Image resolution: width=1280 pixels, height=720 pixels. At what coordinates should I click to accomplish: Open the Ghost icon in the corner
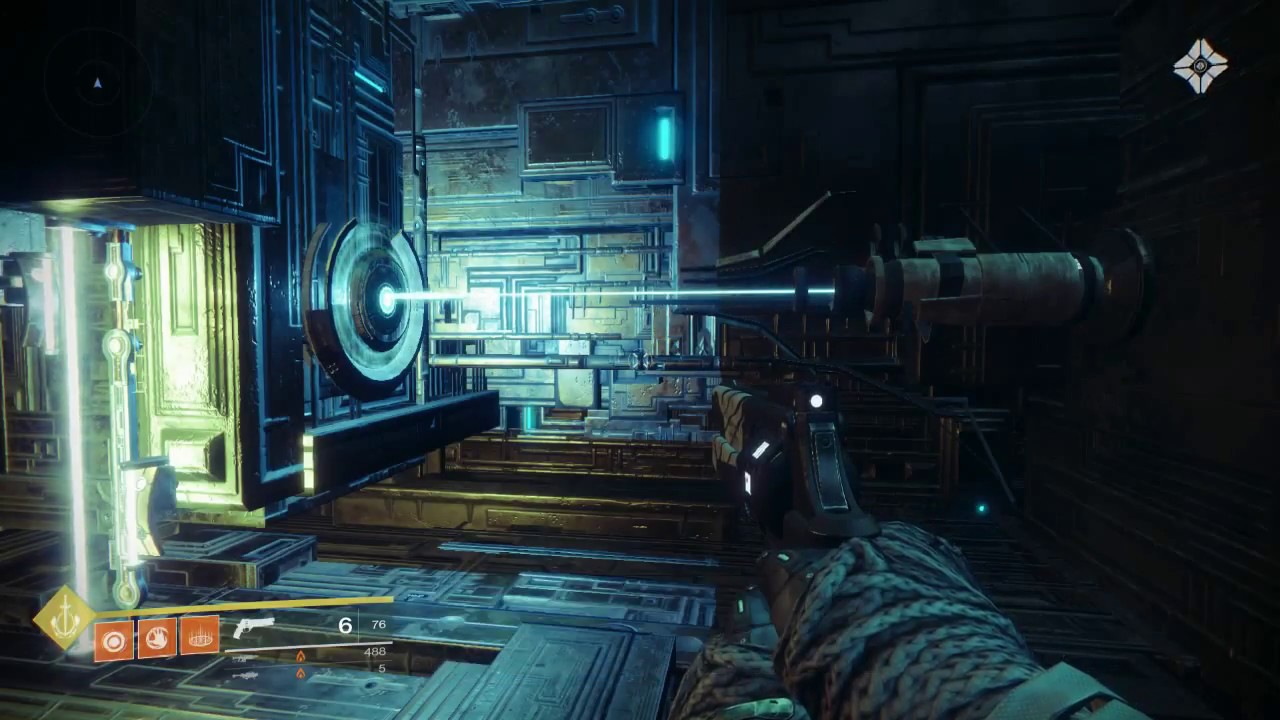coord(1200,66)
